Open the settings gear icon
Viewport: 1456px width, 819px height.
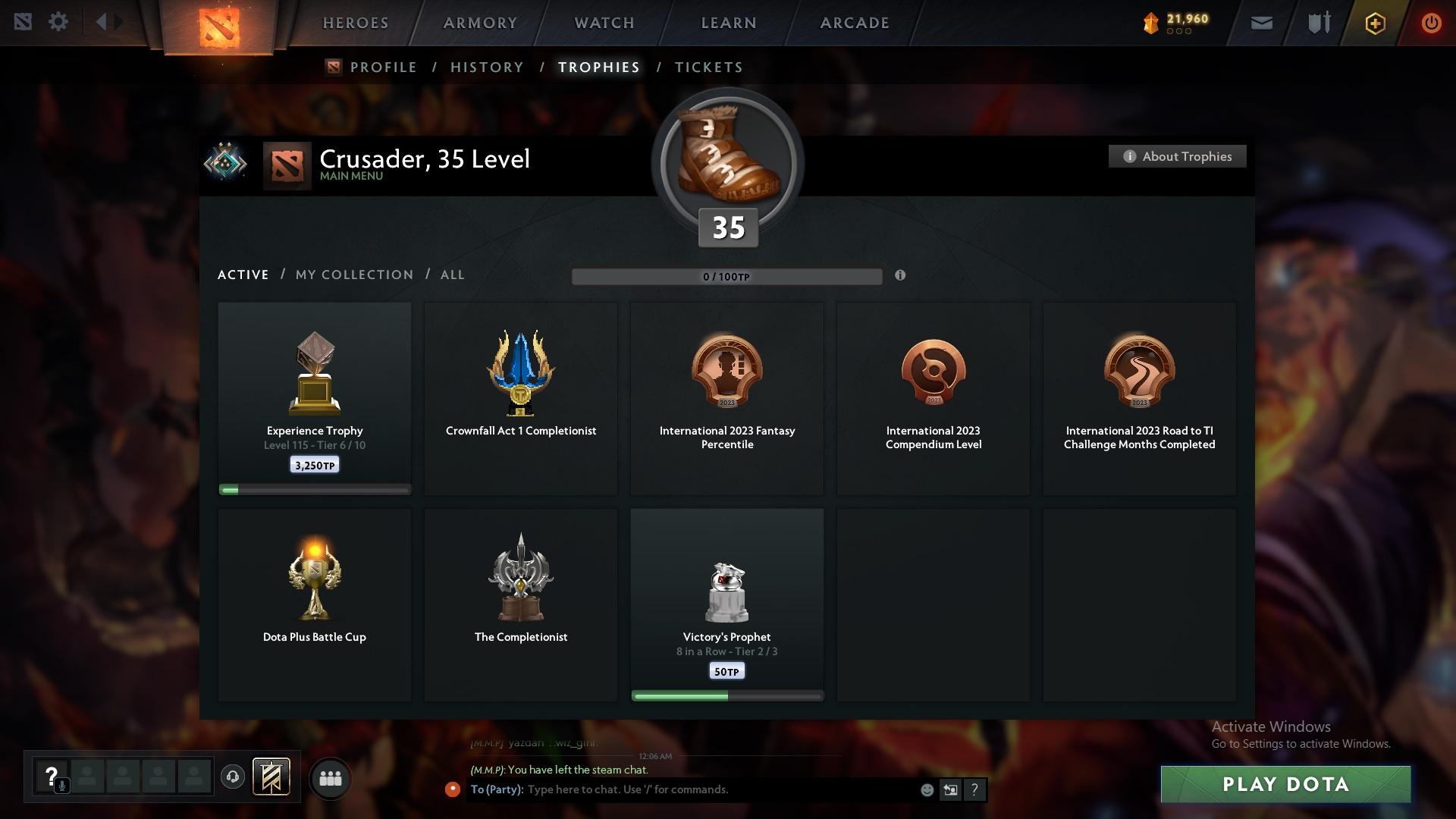(58, 22)
